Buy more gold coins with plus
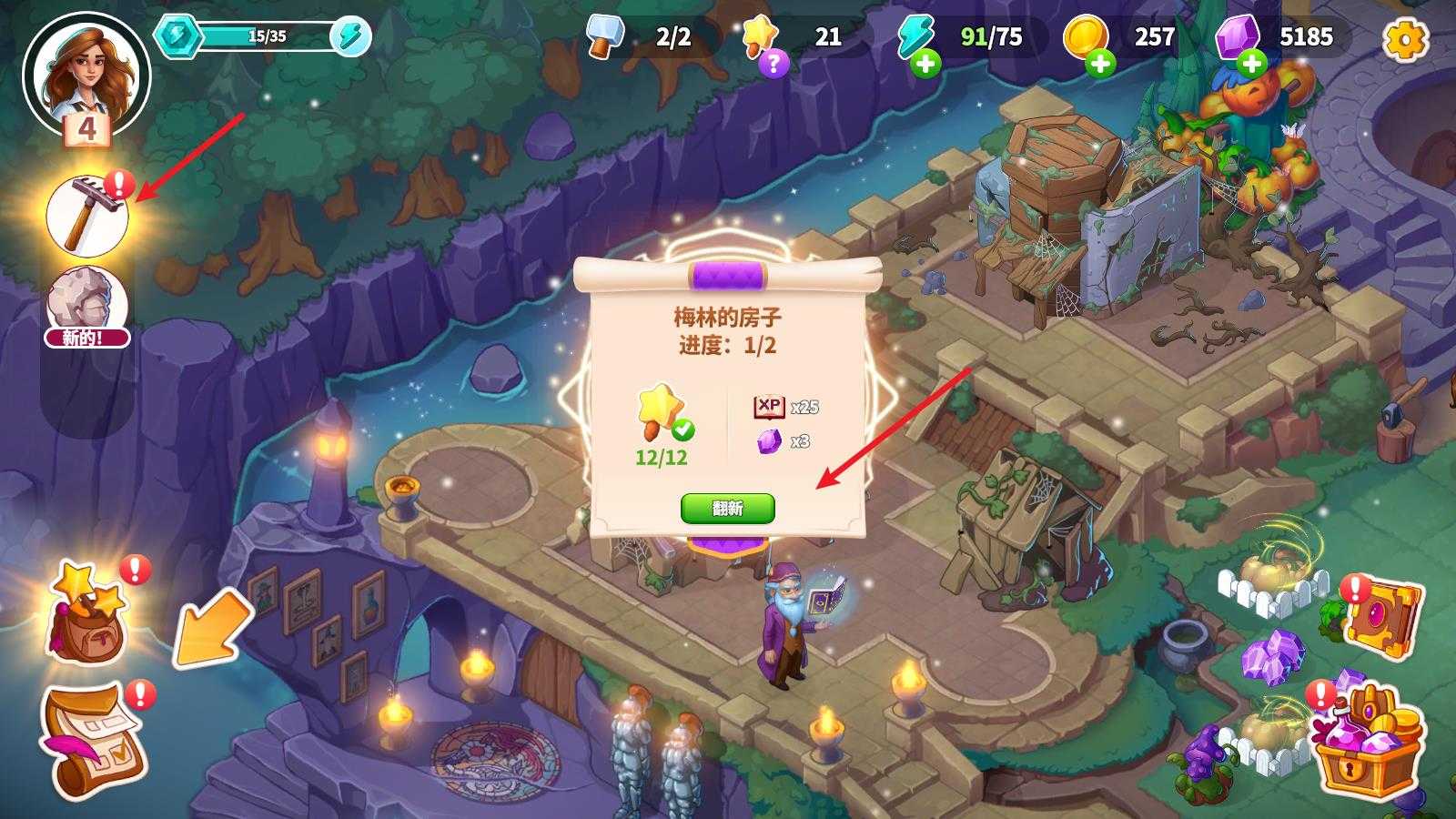Image resolution: width=1456 pixels, height=819 pixels. [x=1100, y=64]
